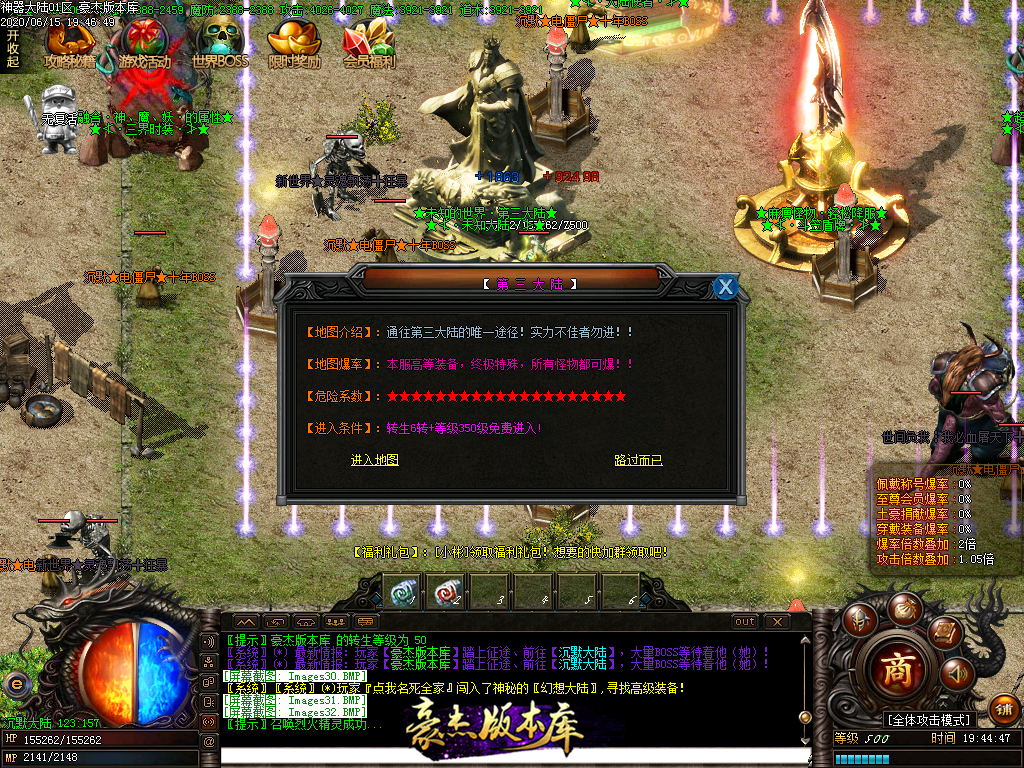Open the 限时奖励 gold ingot icon
The height and width of the screenshot is (768, 1024).
pyautogui.click(x=295, y=44)
